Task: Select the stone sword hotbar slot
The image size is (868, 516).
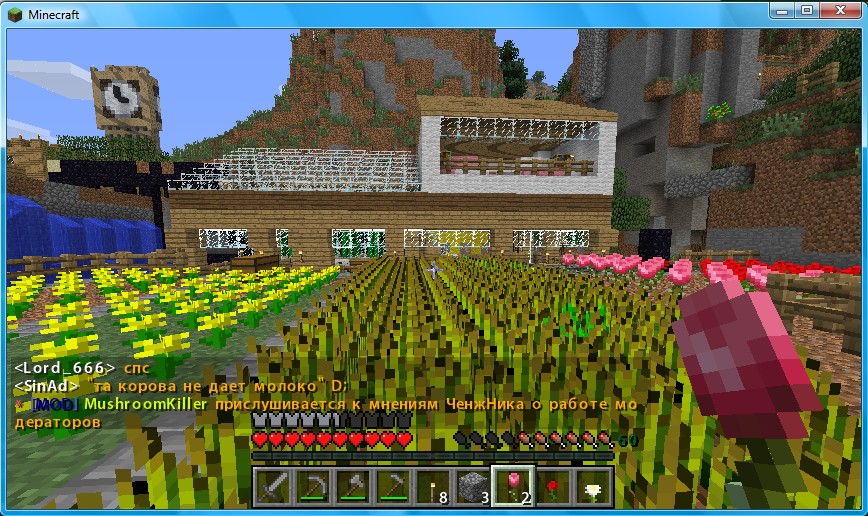Action: click(273, 487)
